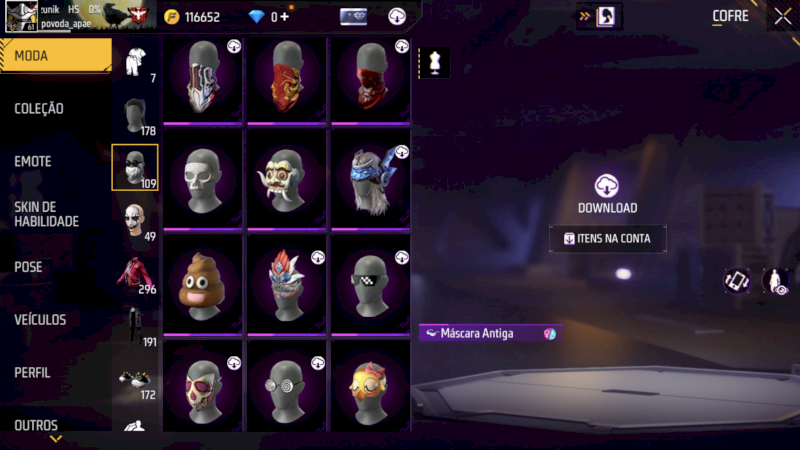800x450 pixels.
Task: Open the mannequin preview icon
Action: point(434,62)
